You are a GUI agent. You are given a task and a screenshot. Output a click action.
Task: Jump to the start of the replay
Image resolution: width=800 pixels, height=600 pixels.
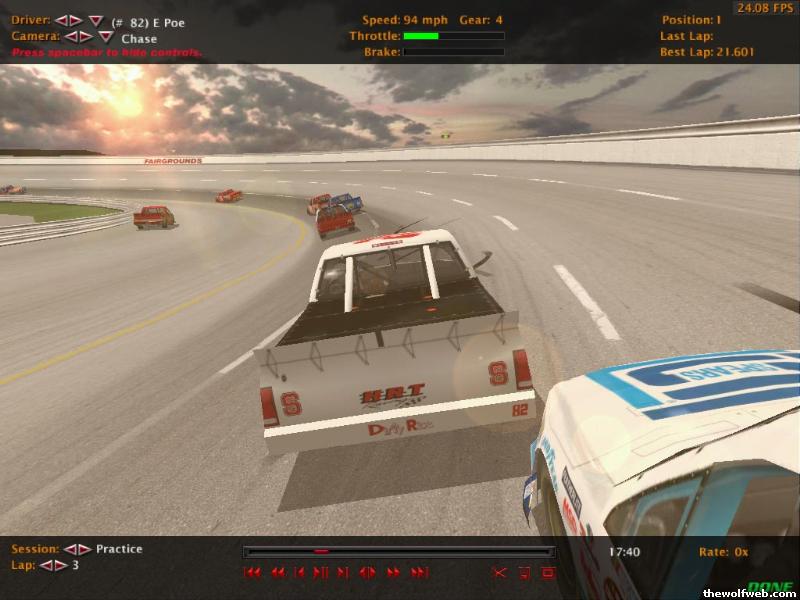pyautogui.click(x=253, y=573)
